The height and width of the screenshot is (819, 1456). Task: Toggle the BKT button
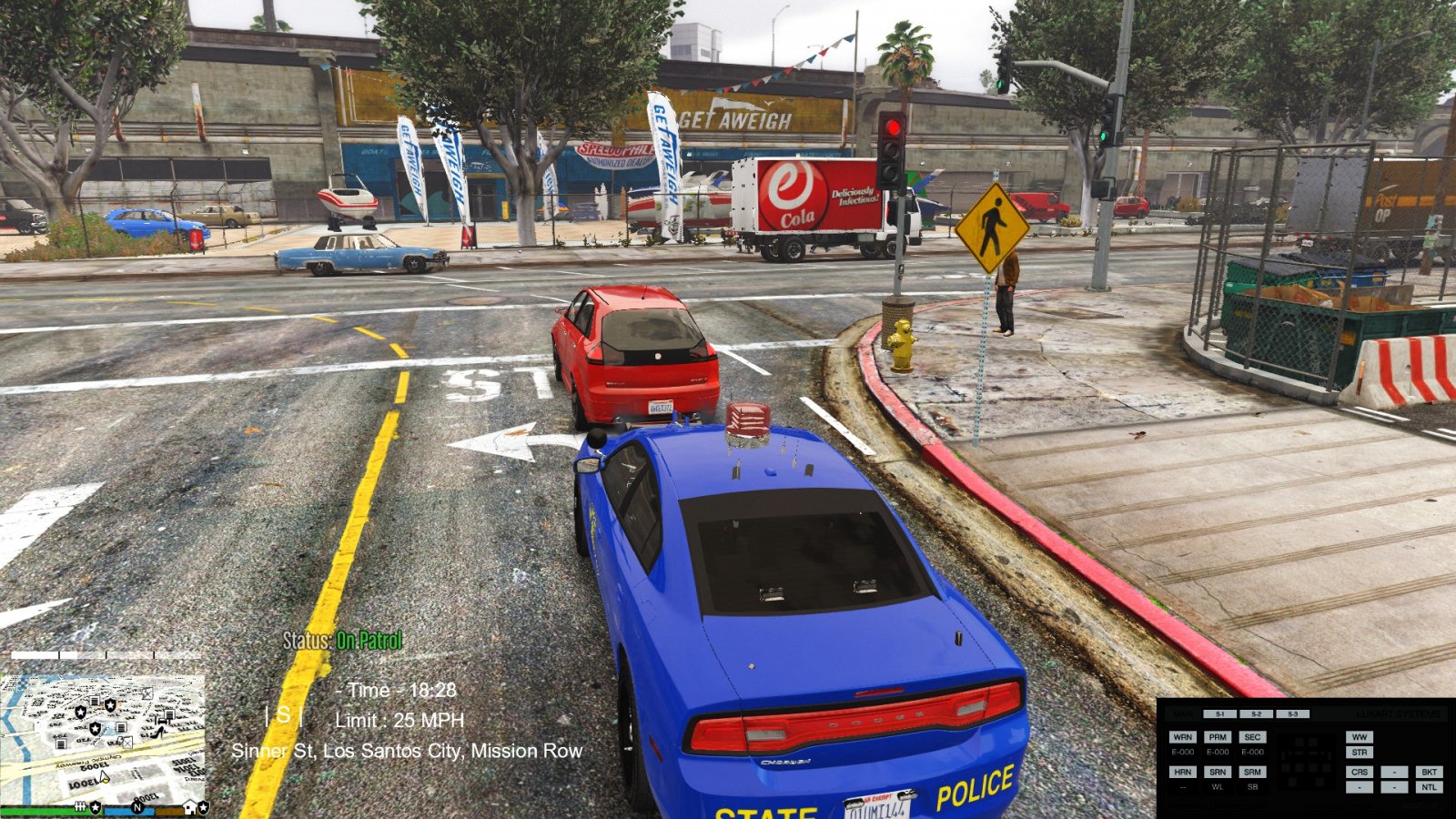[1429, 772]
